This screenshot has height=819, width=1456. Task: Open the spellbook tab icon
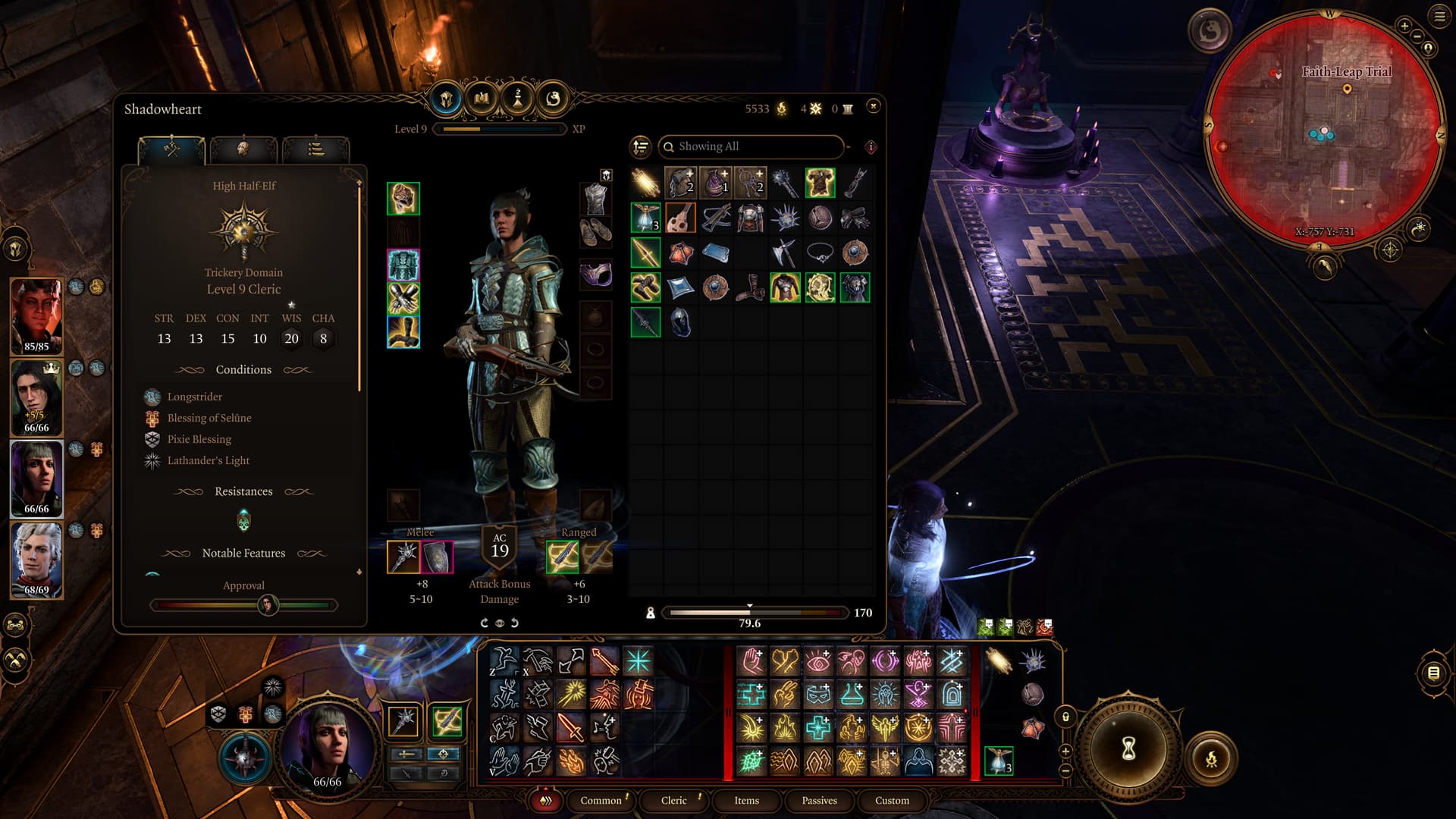point(482,99)
